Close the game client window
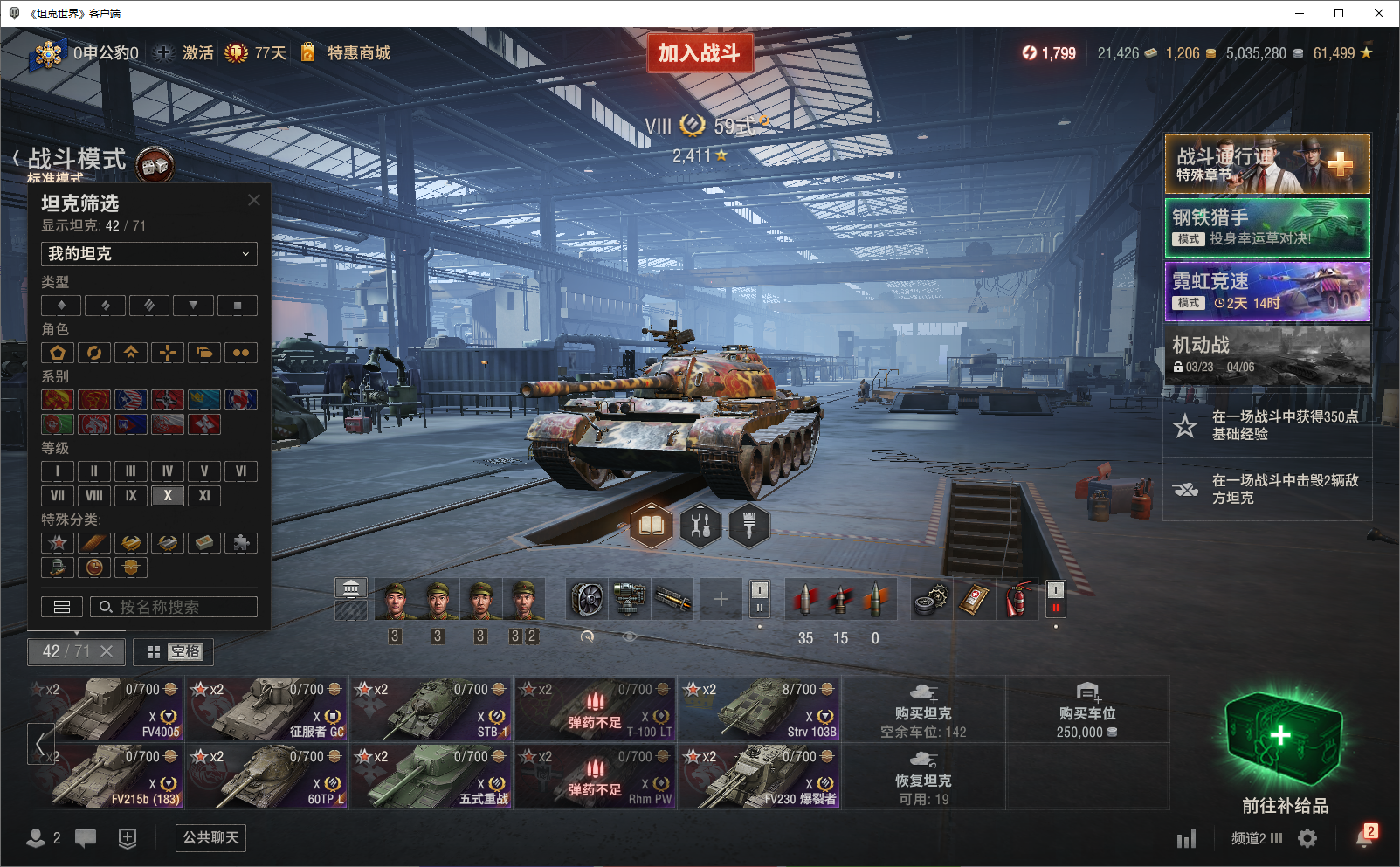Viewport: 1400px width, 867px height. [1379, 13]
